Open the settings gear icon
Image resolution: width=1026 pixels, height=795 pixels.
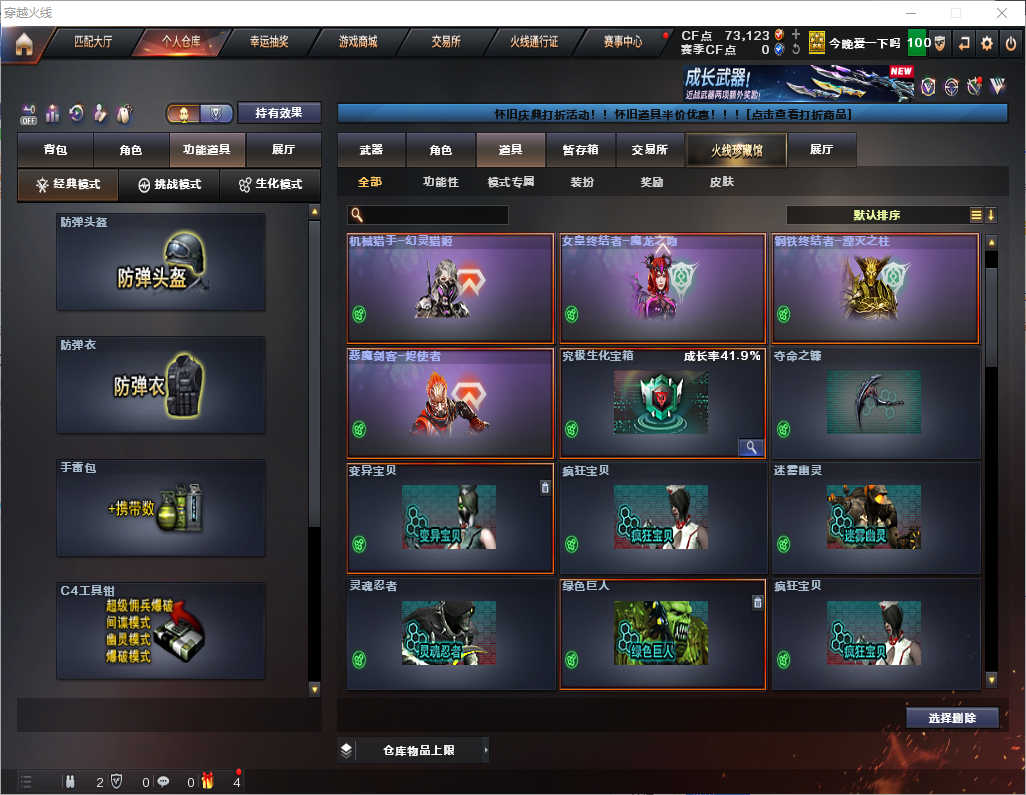[987, 43]
